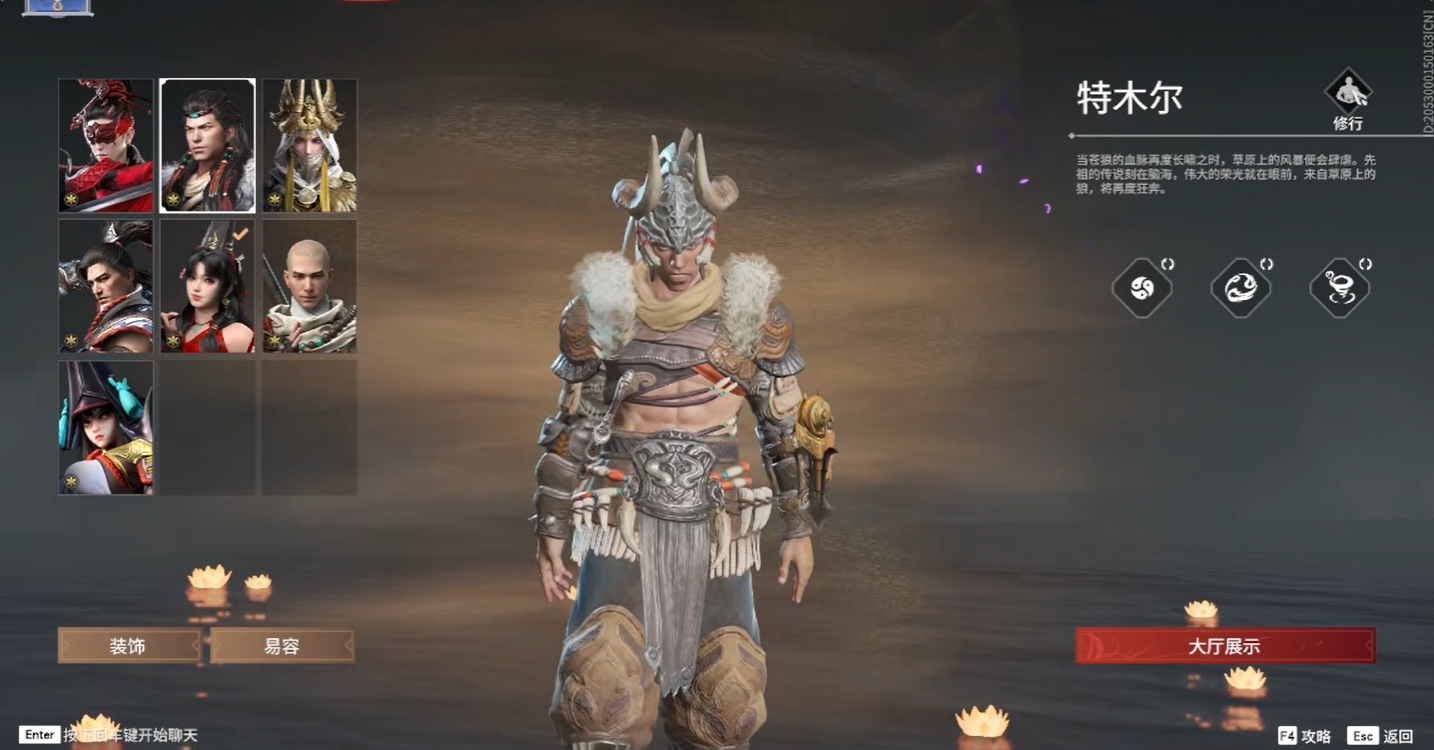
Task: Choose the bald monk hero portrait
Action: [310, 286]
